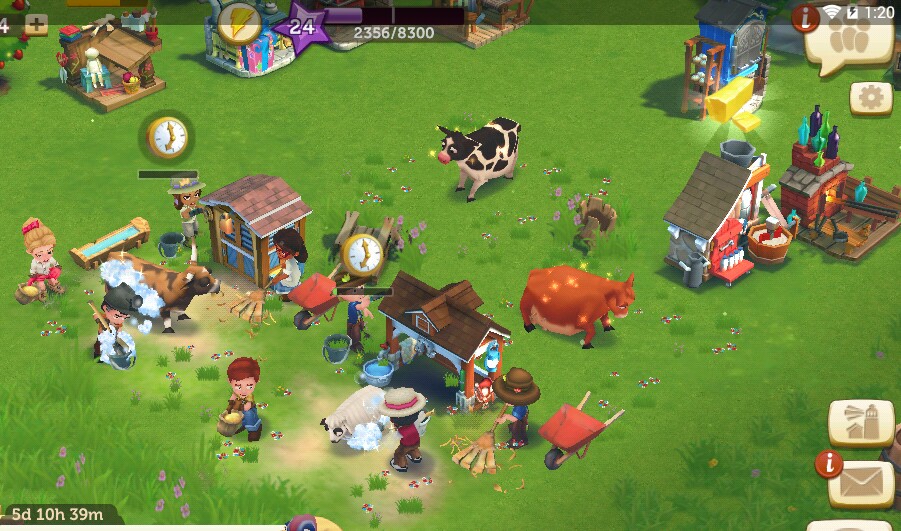Tap the plus button to add currency

[36, 25]
